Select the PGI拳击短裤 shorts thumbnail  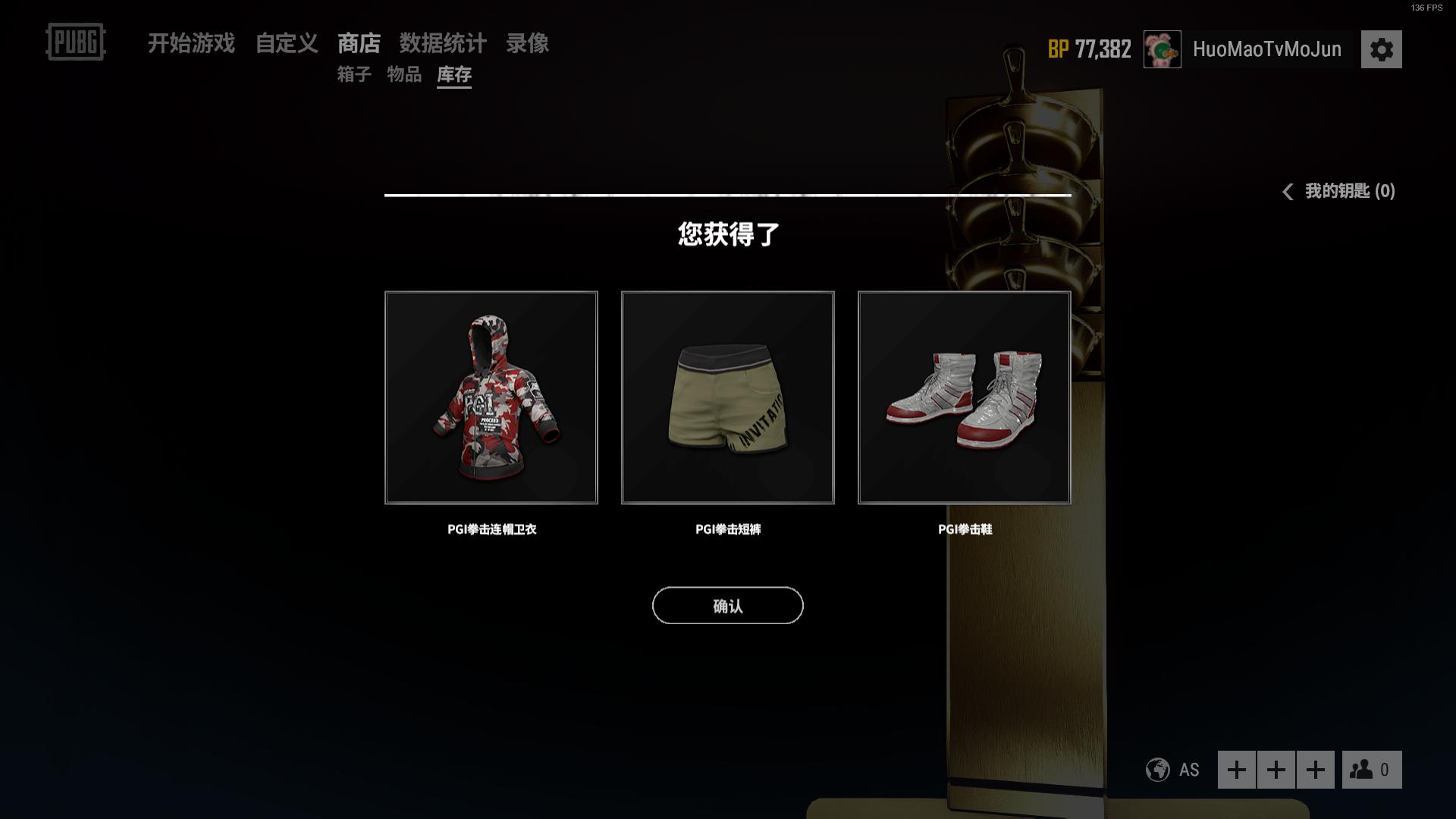[x=727, y=397]
